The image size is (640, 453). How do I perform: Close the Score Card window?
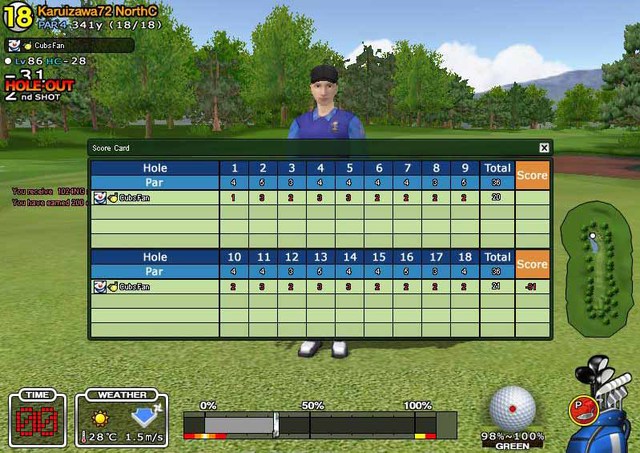544,148
